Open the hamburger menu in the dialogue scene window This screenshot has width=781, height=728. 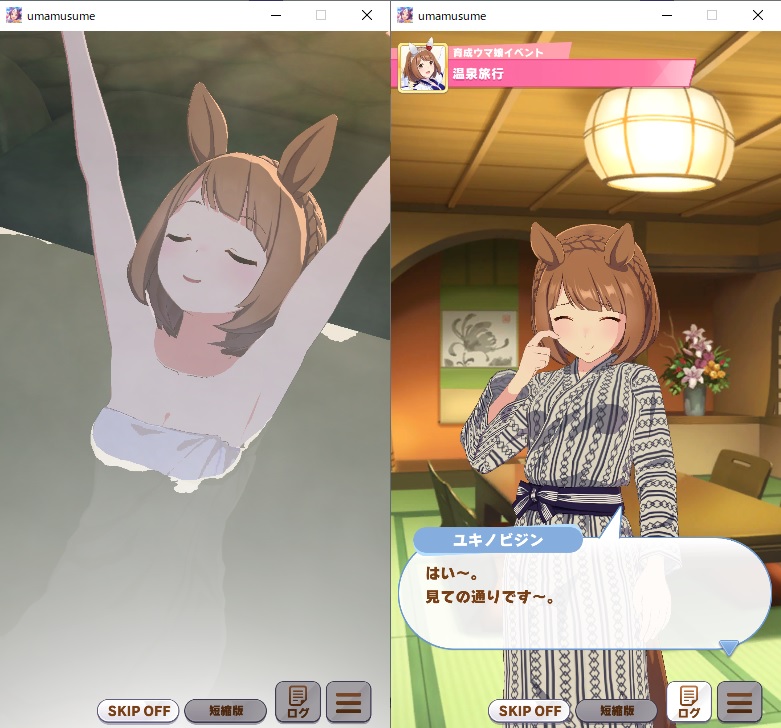pyautogui.click(x=739, y=702)
